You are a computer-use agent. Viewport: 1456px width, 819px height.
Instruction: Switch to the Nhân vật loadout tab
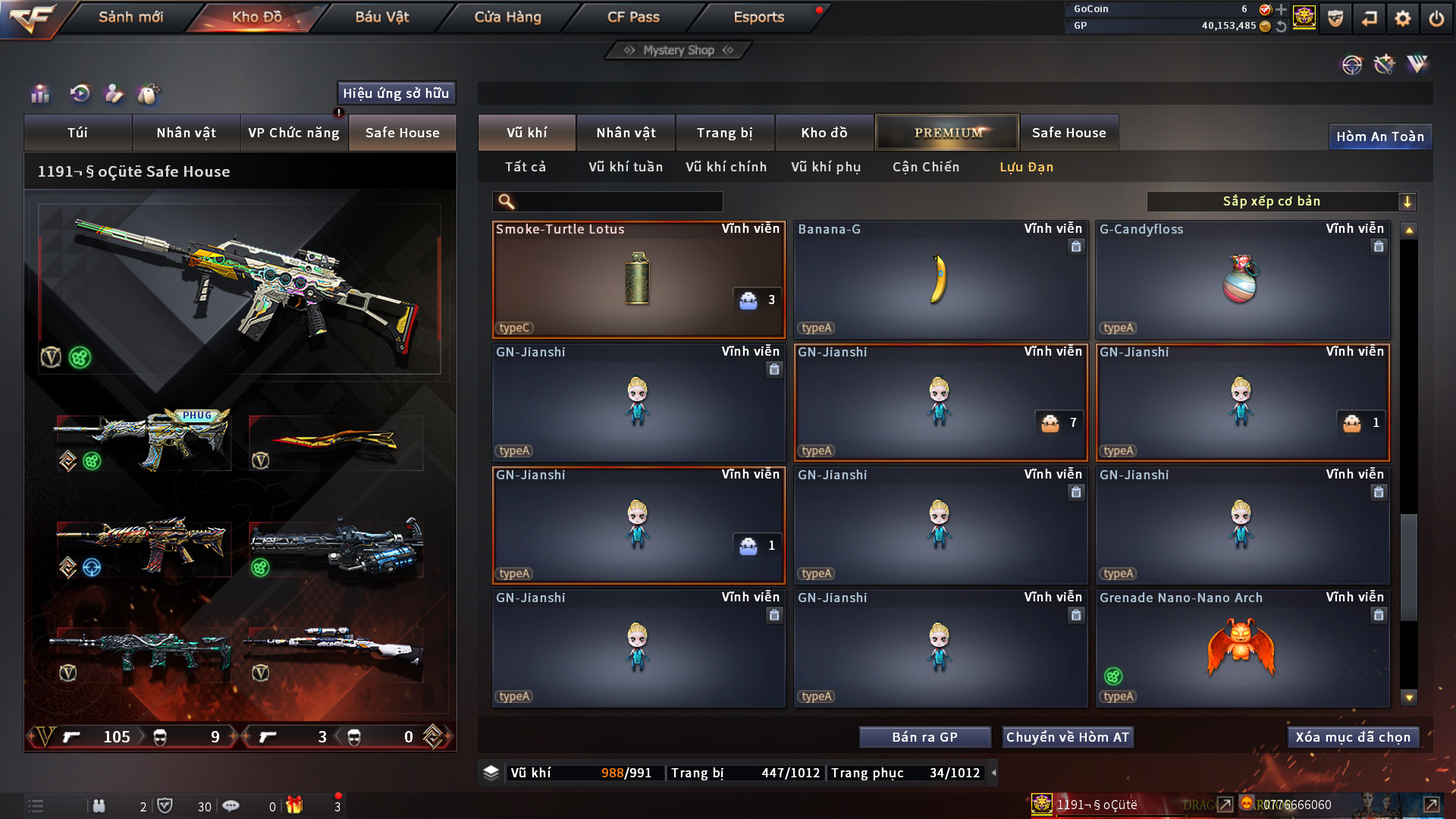(186, 133)
